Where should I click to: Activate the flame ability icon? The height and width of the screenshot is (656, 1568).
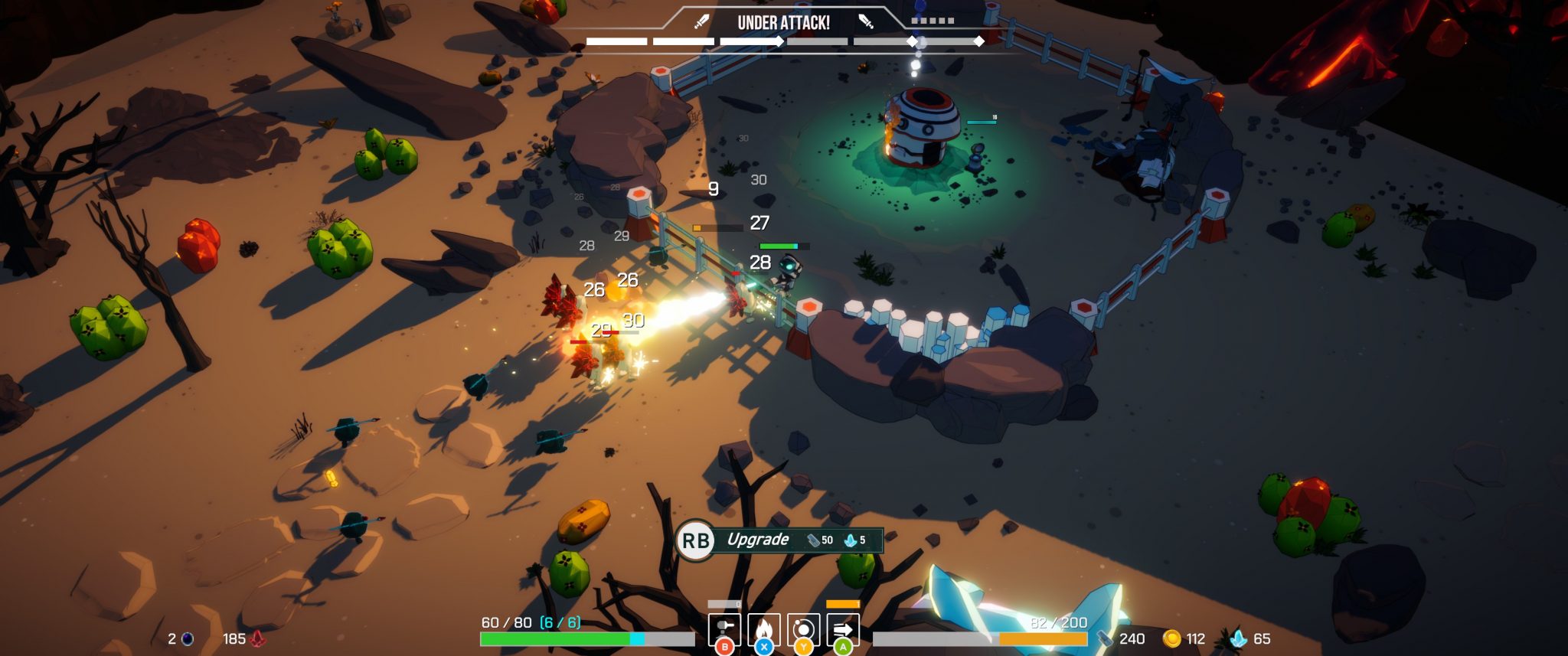click(x=763, y=629)
